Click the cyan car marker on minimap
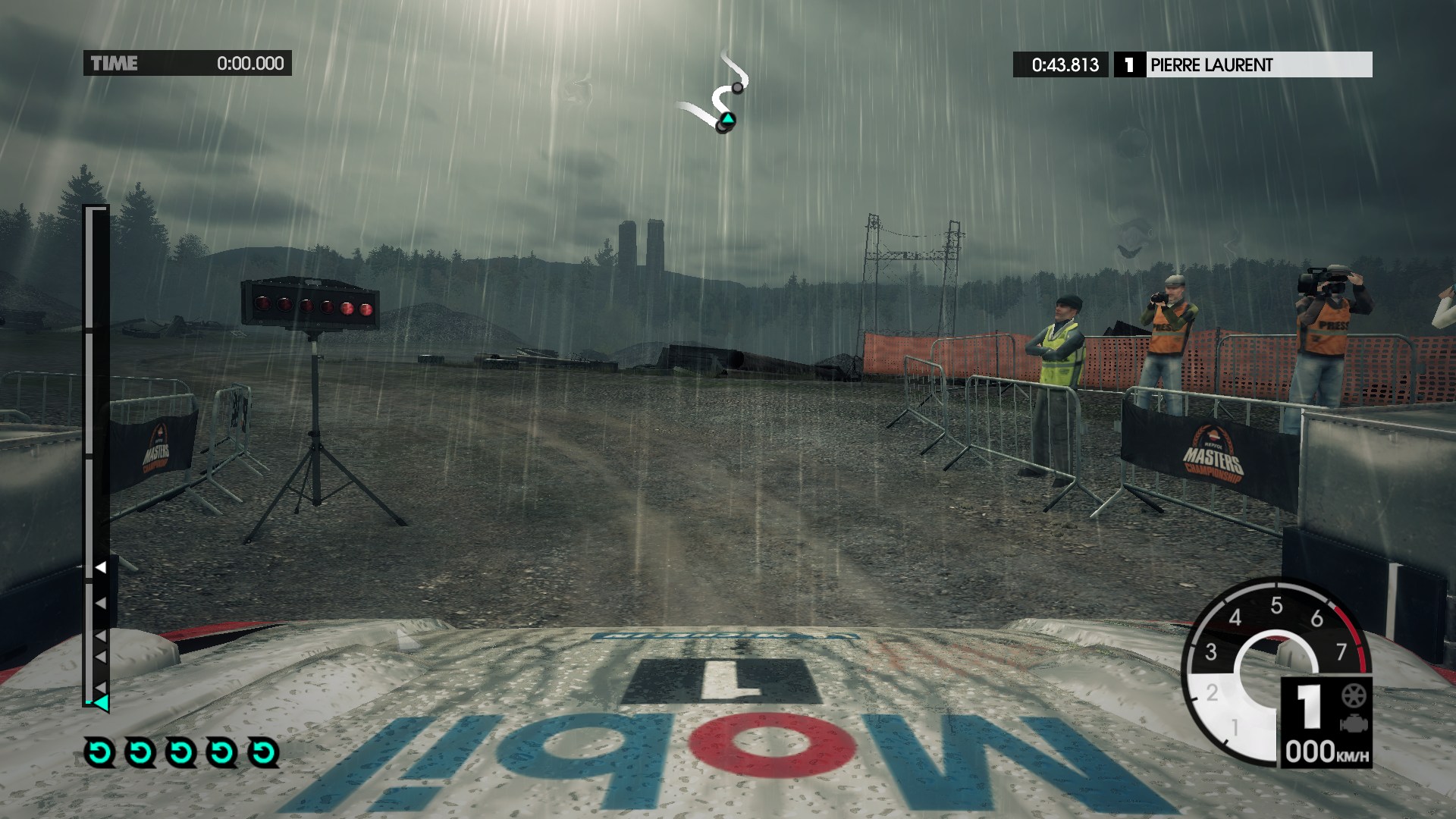 727,119
